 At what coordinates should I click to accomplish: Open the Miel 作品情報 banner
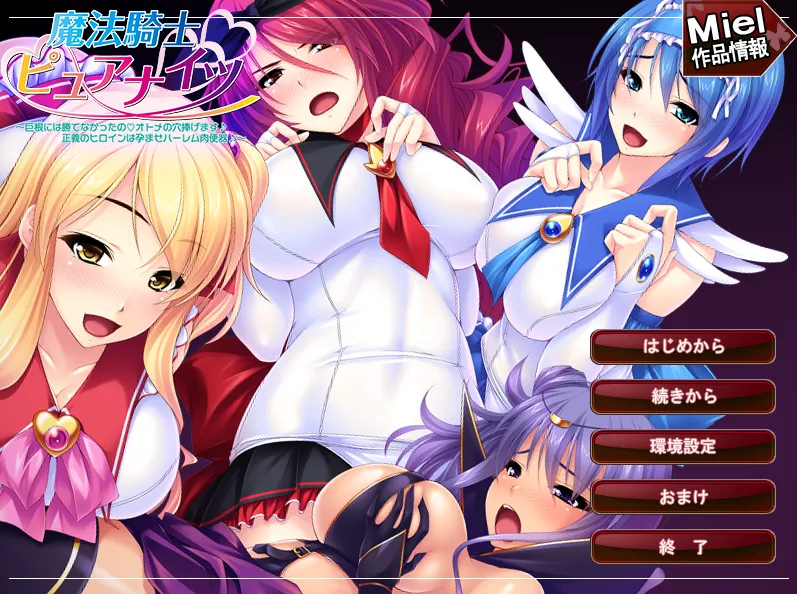click(733, 39)
